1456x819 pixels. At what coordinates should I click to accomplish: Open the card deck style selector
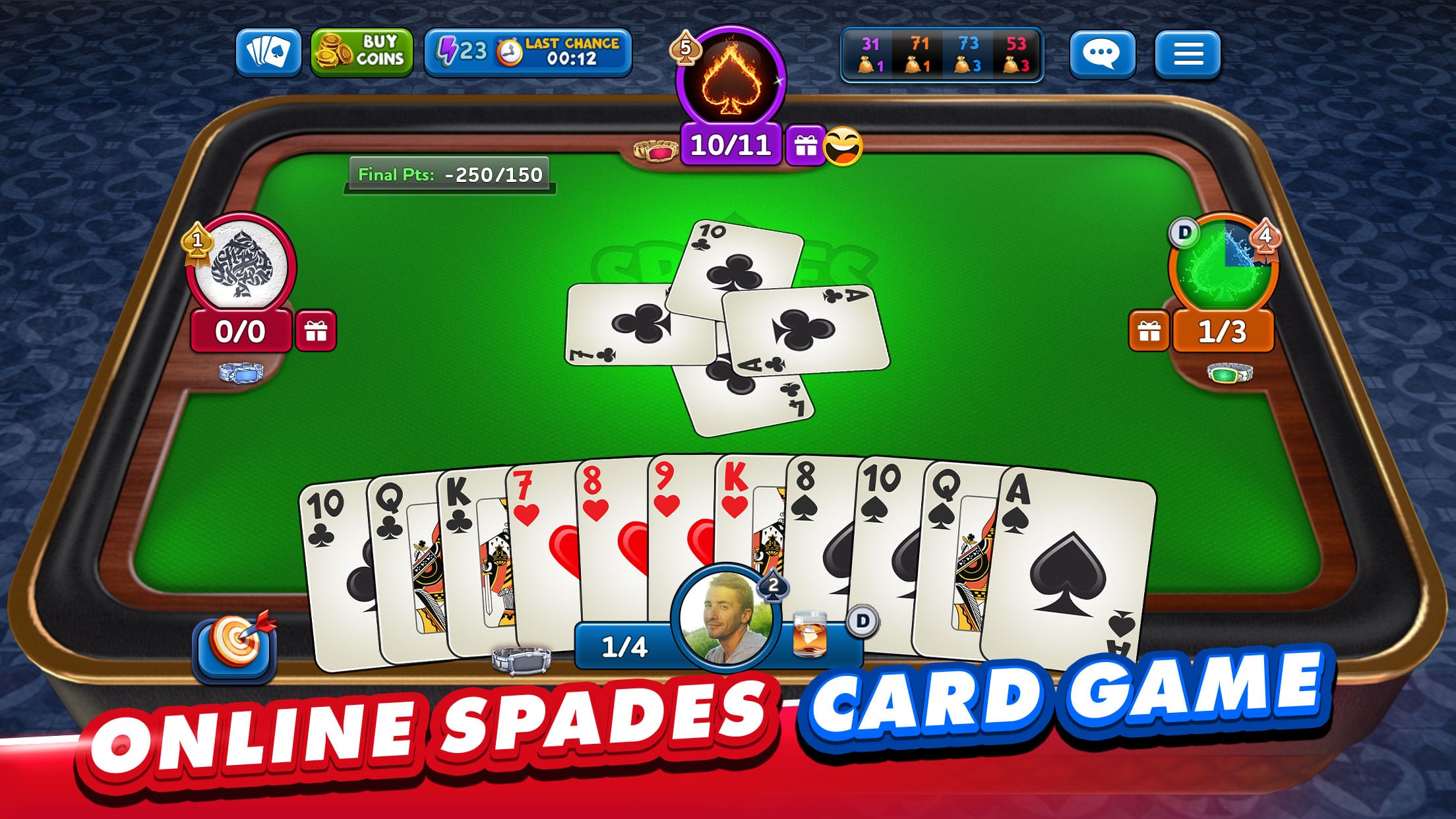(268, 53)
